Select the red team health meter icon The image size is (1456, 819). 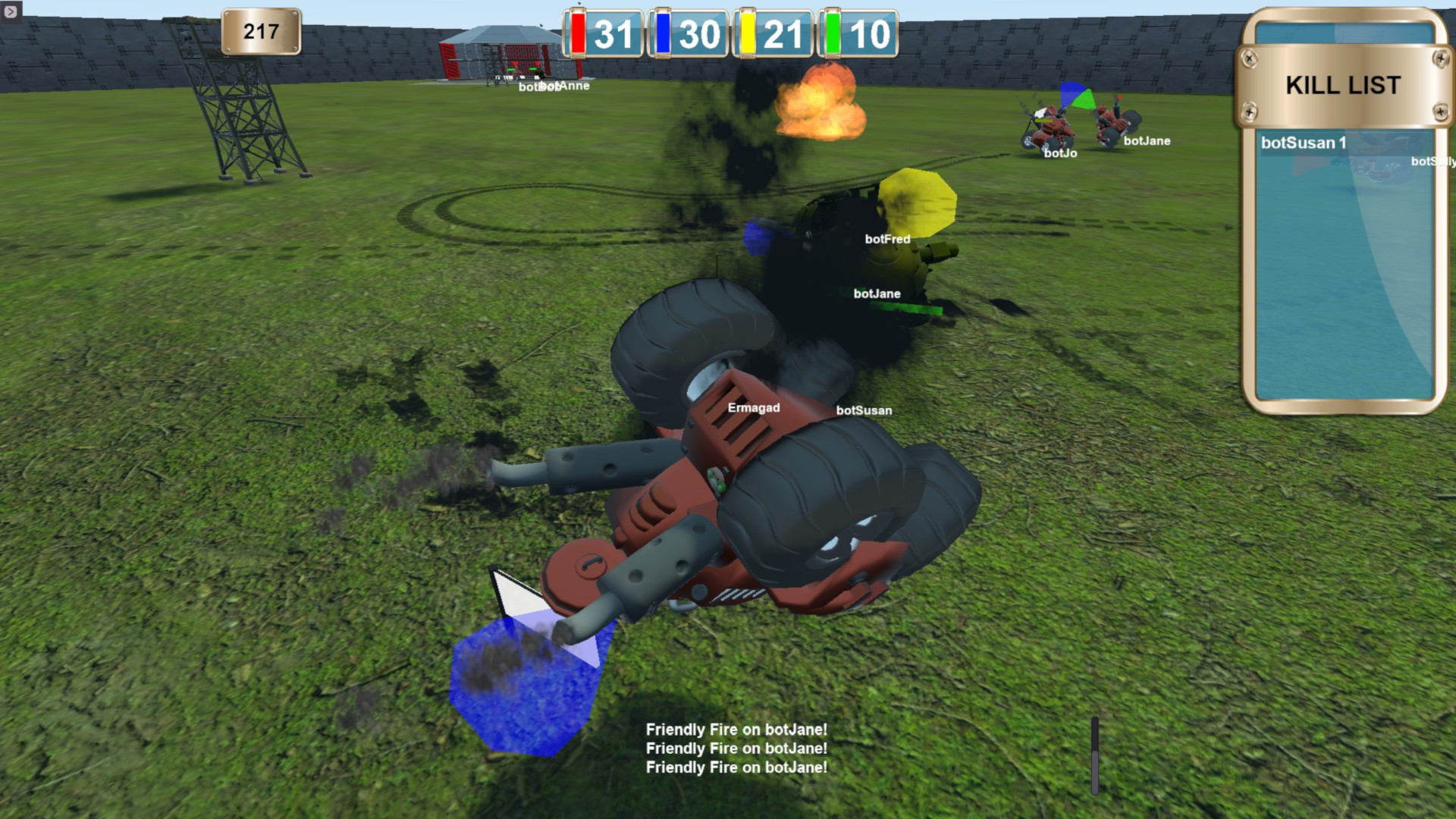pyautogui.click(x=579, y=34)
